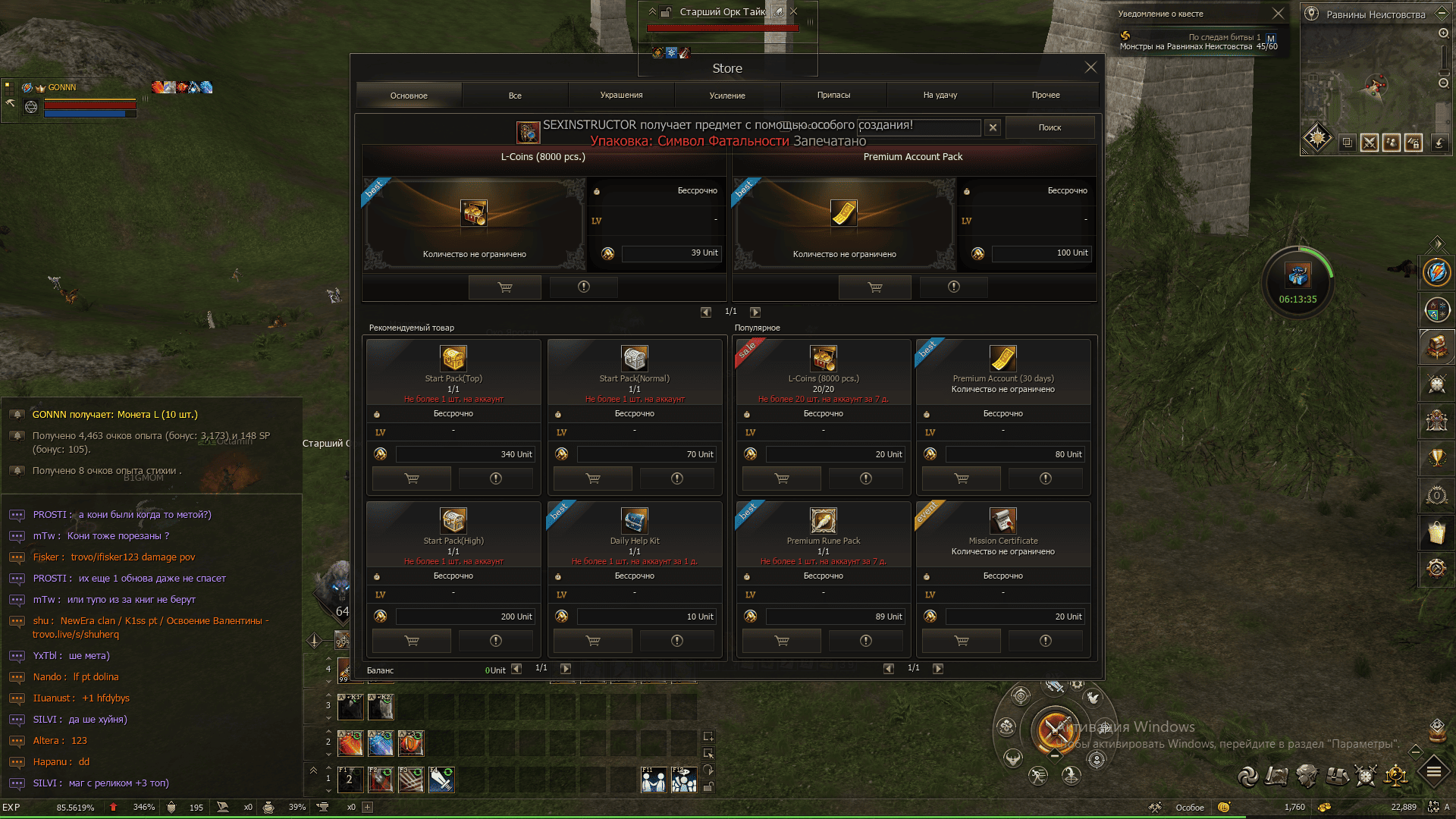Image resolution: width=1456 pixels, height=819 pixels.
Task: Zoom in on the minimap
Action: [x=1443, y=33]
